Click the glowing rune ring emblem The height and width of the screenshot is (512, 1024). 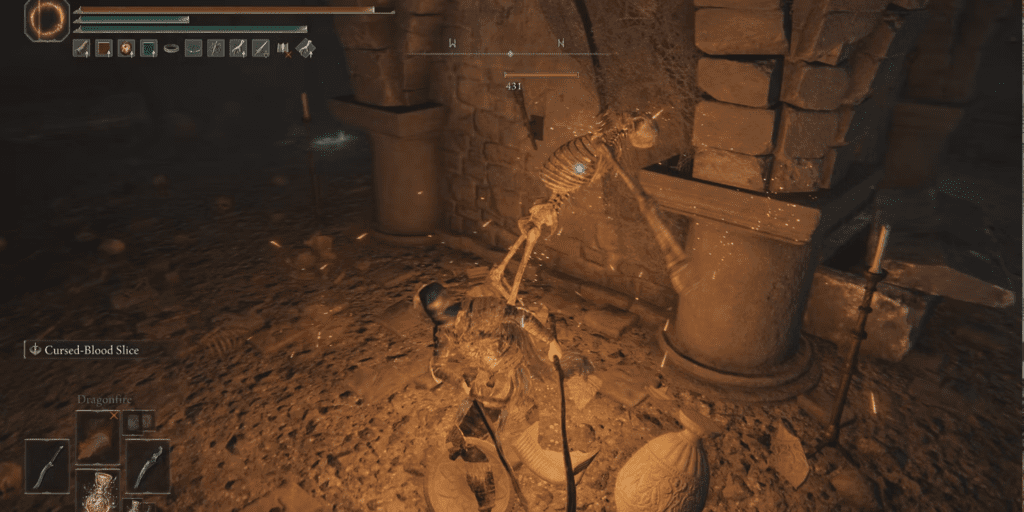click(45, 20)
